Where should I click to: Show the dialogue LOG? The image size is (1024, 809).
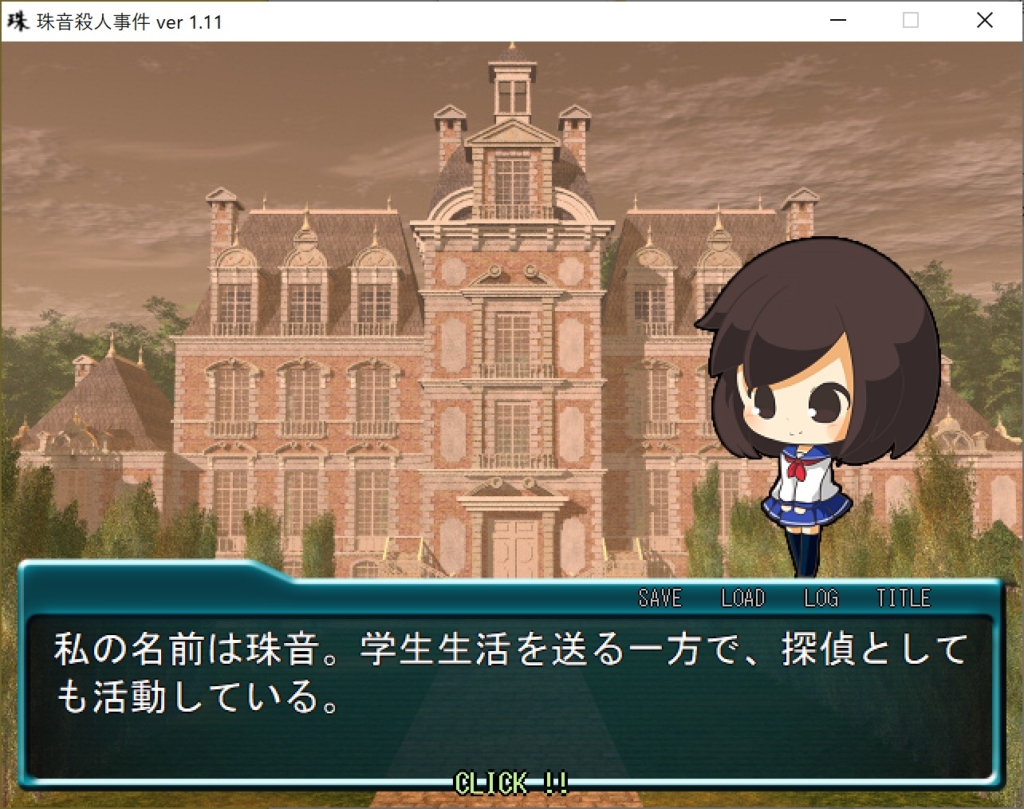click(x=821, y=598)
